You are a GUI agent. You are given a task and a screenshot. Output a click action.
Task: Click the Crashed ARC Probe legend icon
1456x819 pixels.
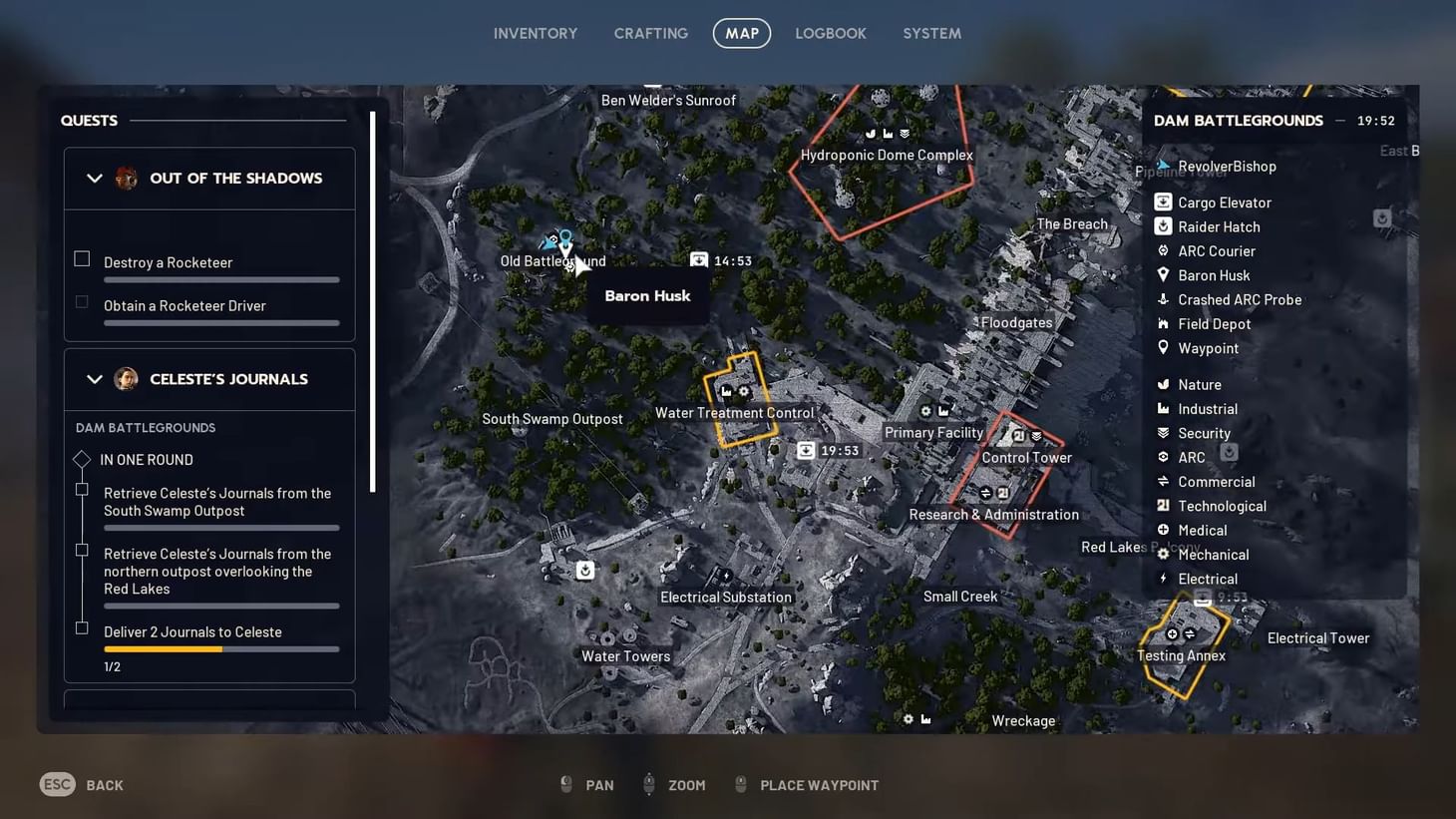coord(1163,299)
